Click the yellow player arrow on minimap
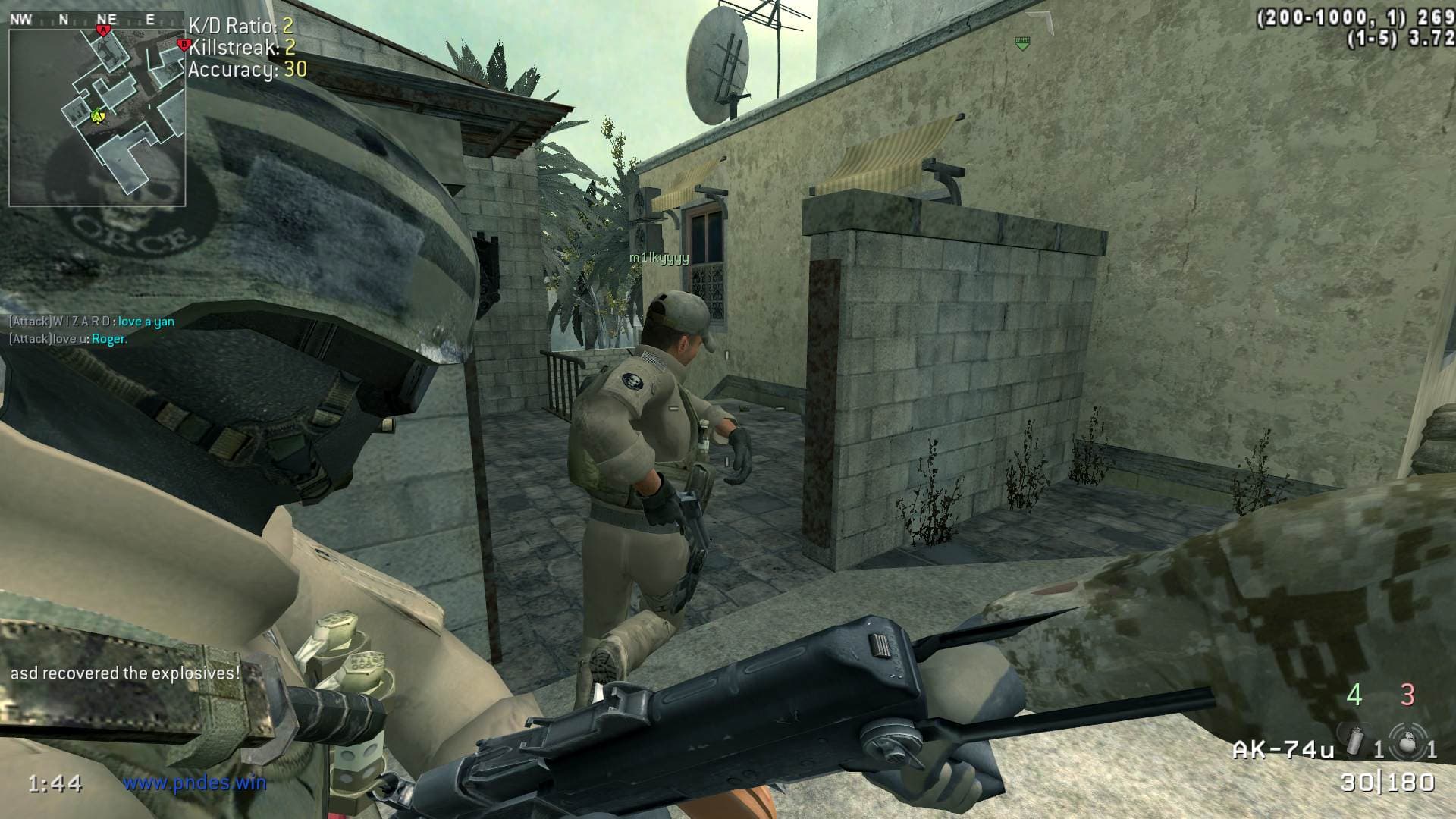Image resolution: width=1456 pixels, height=819 pixels. pos(97,116)
